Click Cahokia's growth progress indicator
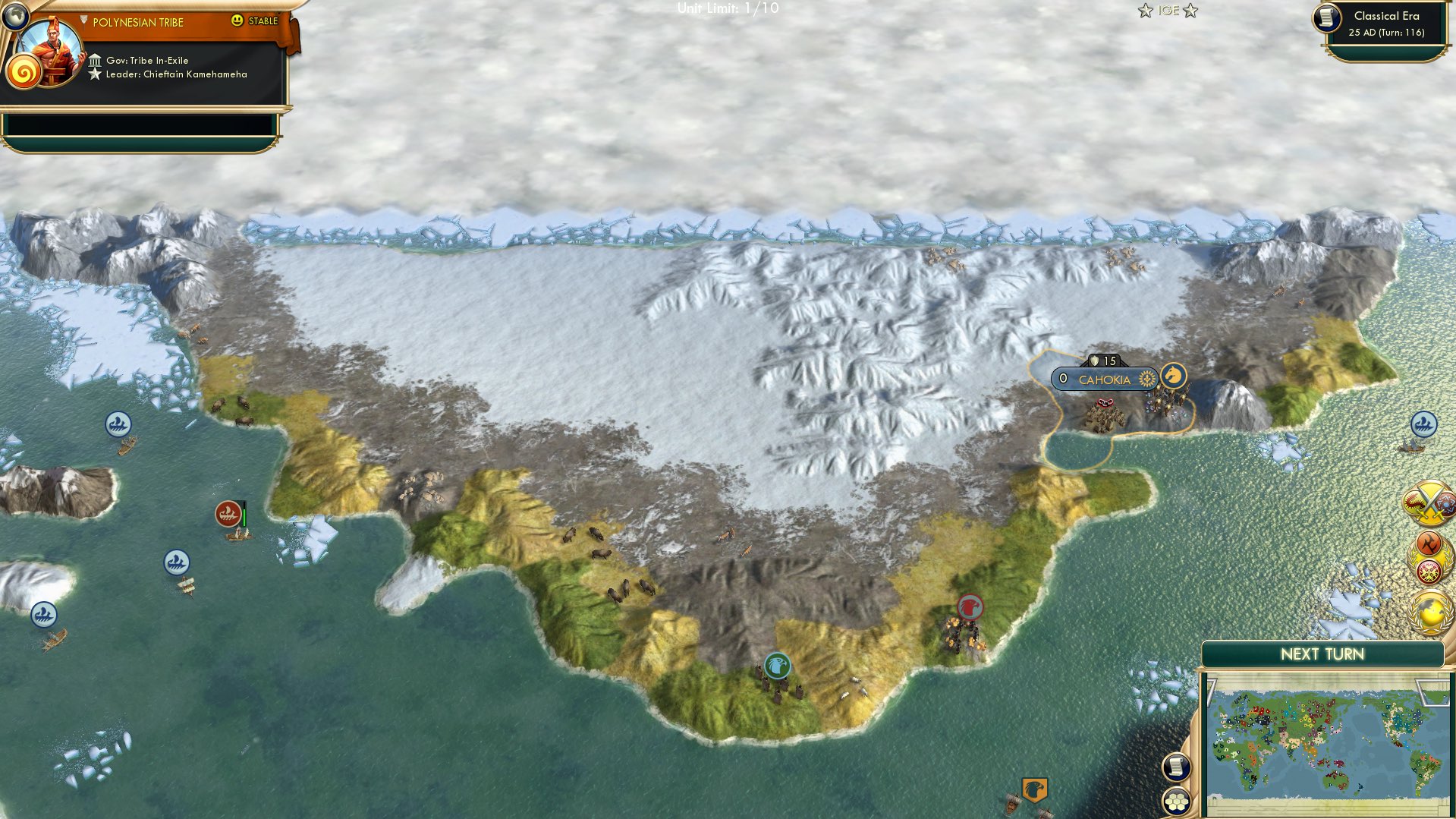The image size is (1456, 819). (x=1146, y=378)
